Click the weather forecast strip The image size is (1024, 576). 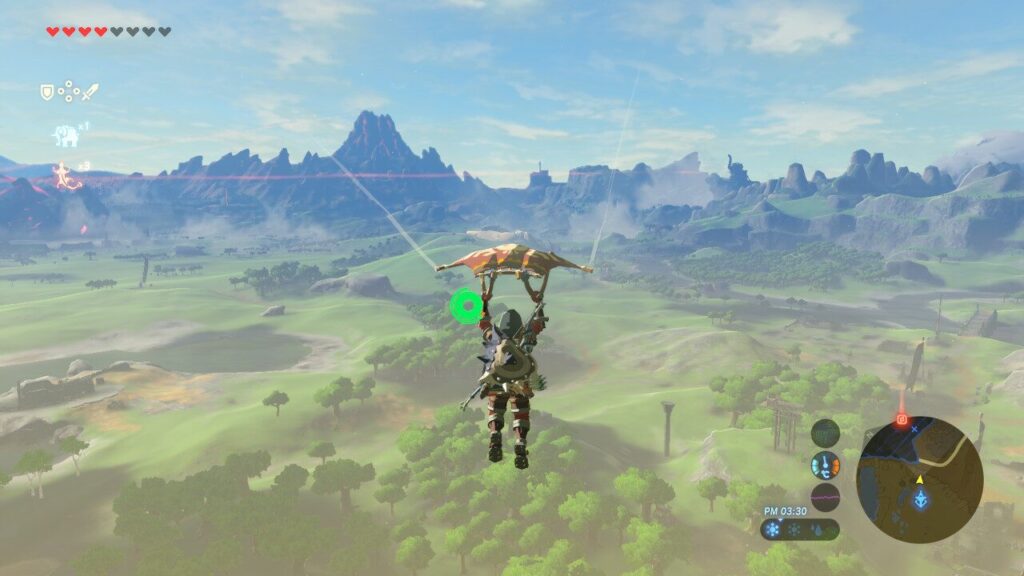799,529
